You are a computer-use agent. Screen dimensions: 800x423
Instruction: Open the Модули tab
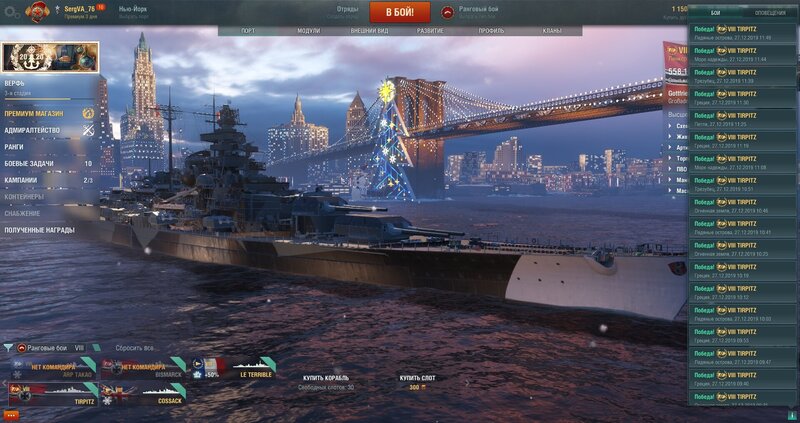[x=309, y=31]
